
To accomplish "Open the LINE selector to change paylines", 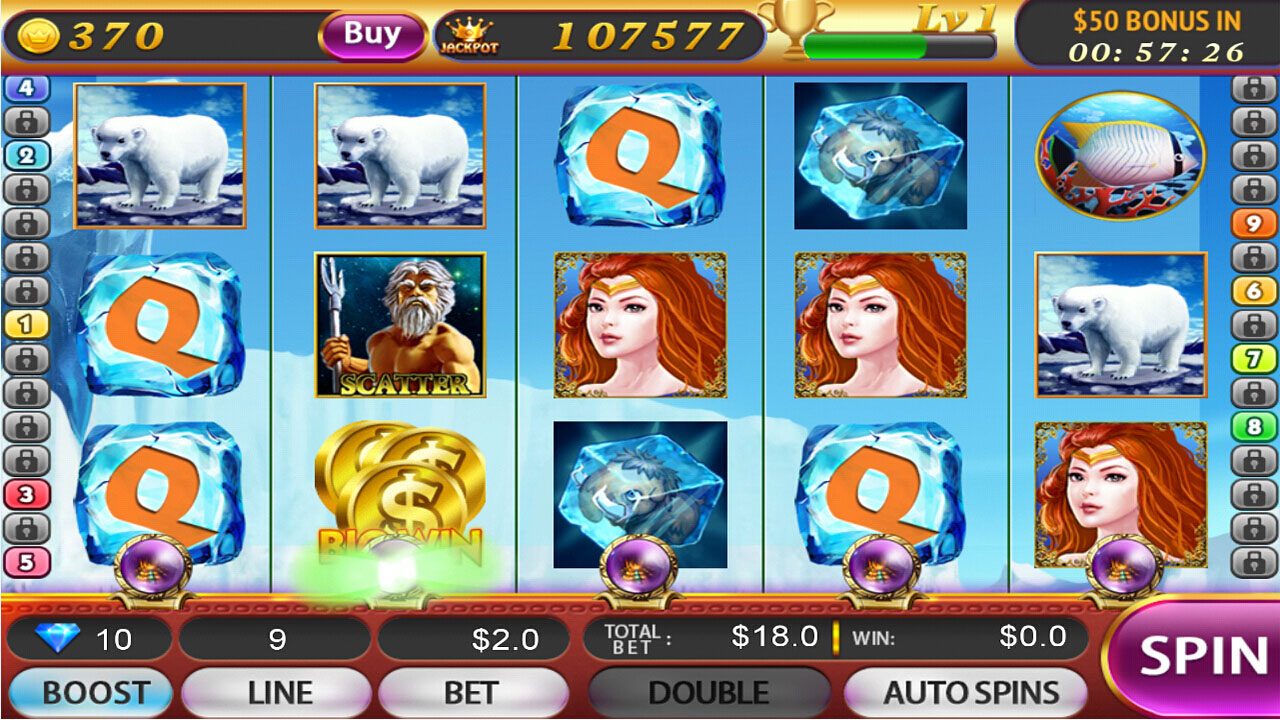I will click(x=275, y=691).
